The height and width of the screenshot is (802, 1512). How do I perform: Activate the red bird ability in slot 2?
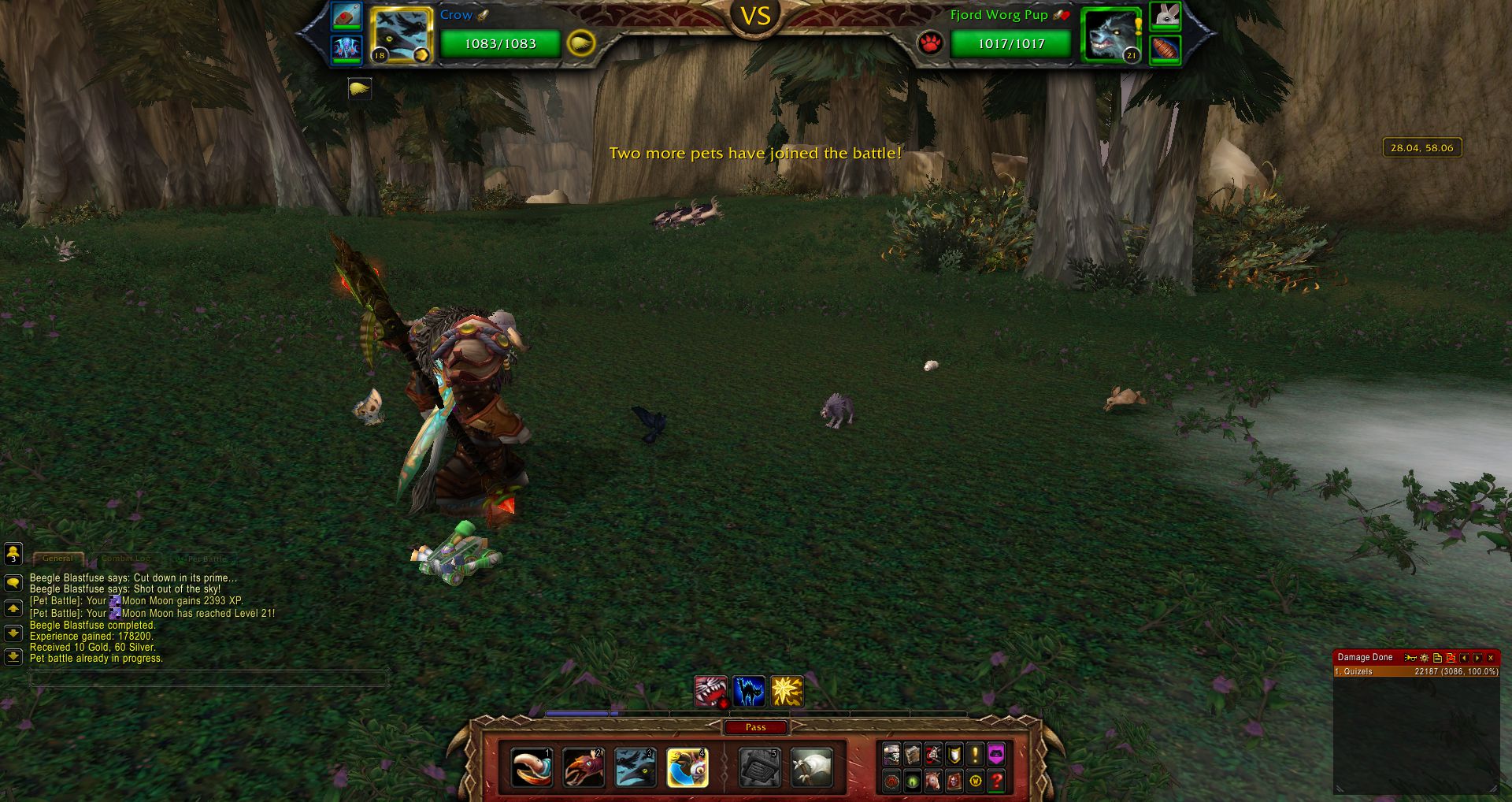click(x=584, y=768)
